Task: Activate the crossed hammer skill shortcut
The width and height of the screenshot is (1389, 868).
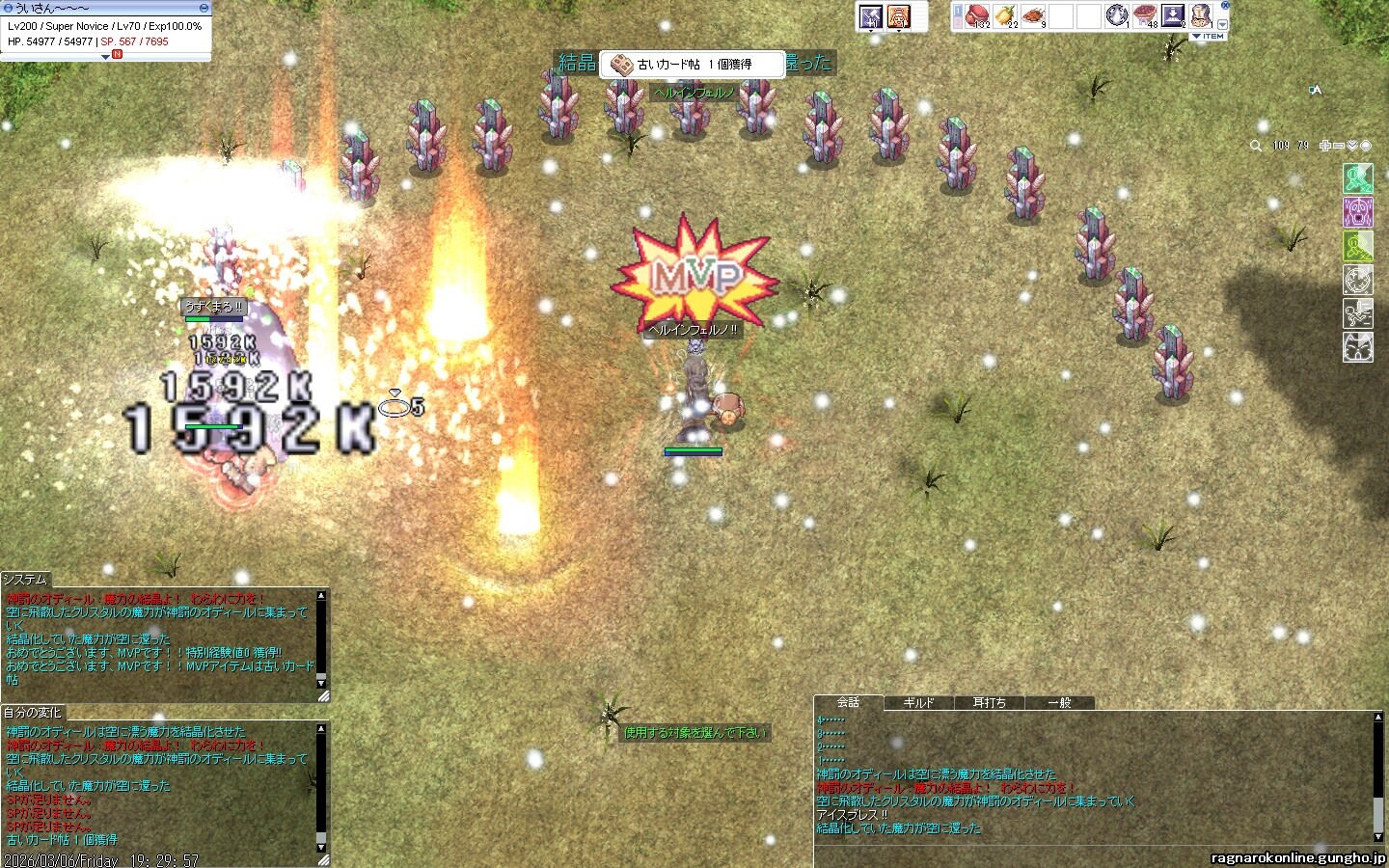Action: tap(871, 16)
